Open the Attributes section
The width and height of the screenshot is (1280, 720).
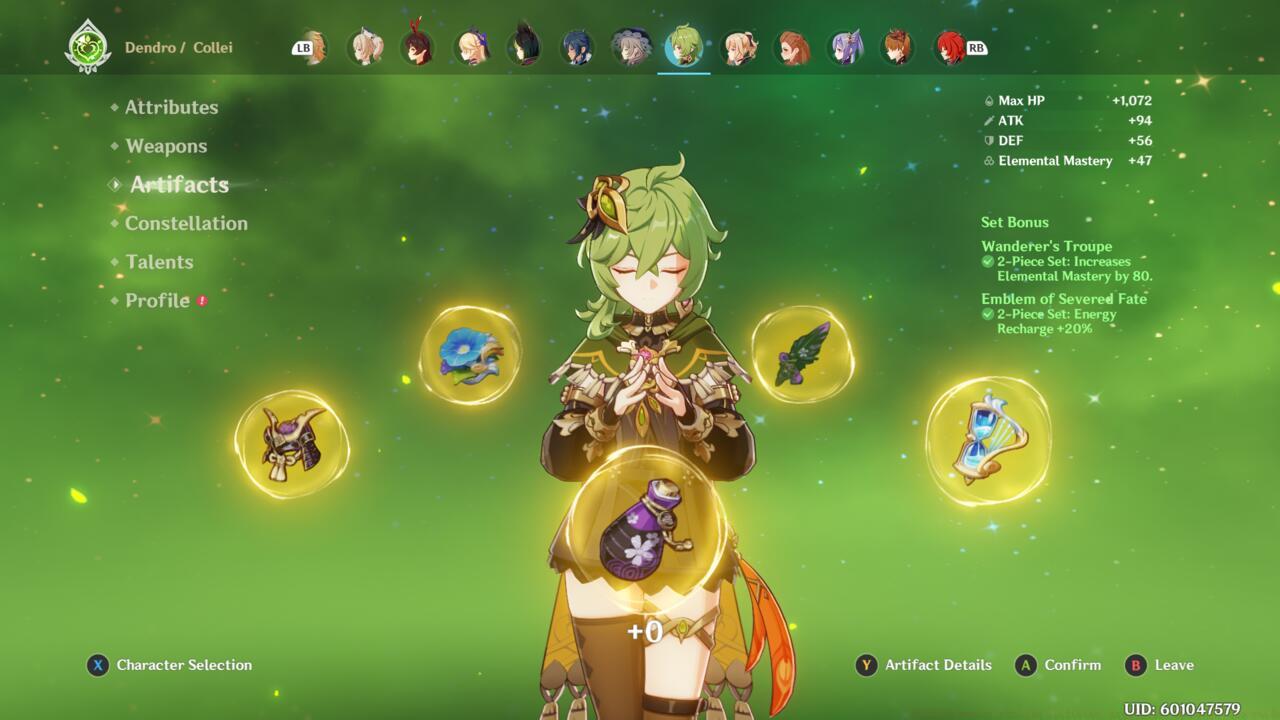[171, 107]
